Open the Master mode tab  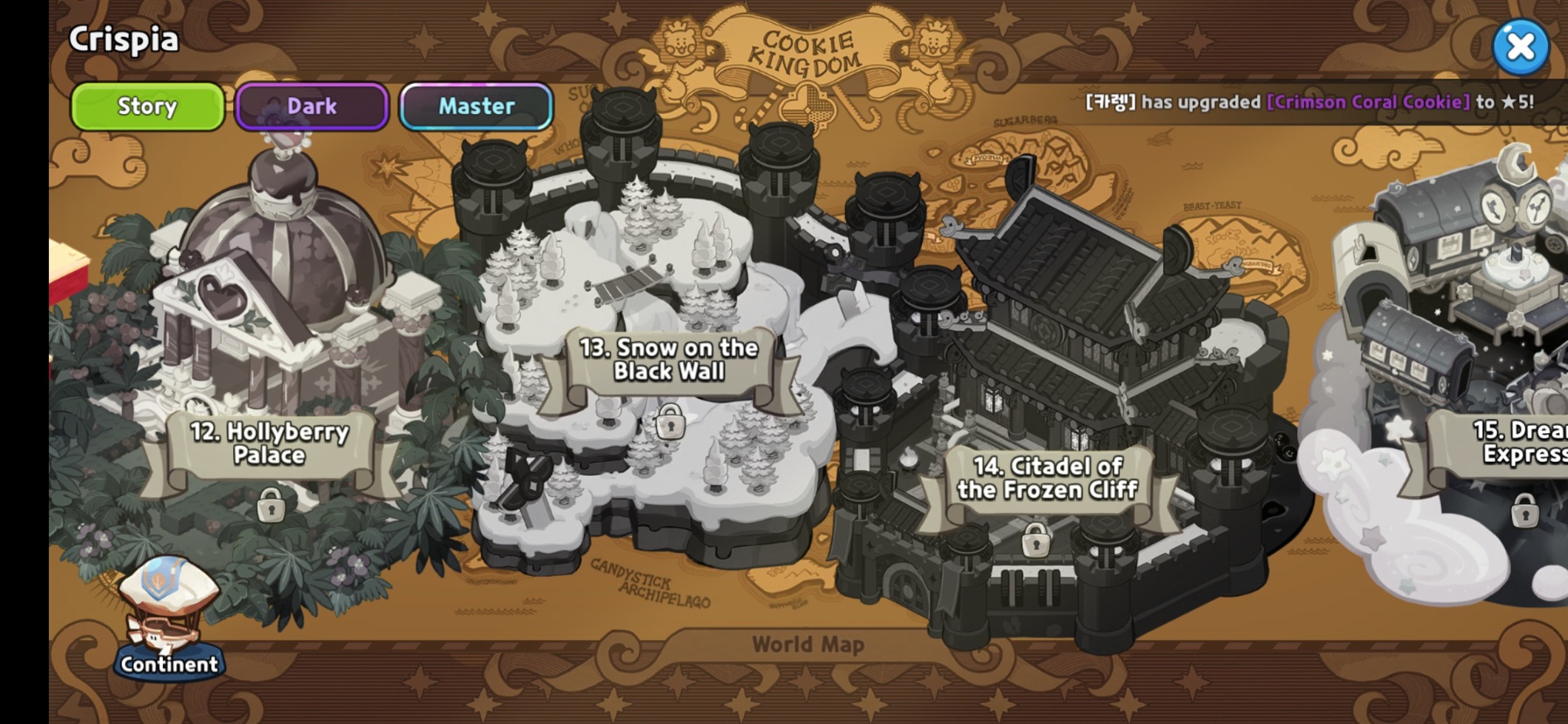[476, 107]
